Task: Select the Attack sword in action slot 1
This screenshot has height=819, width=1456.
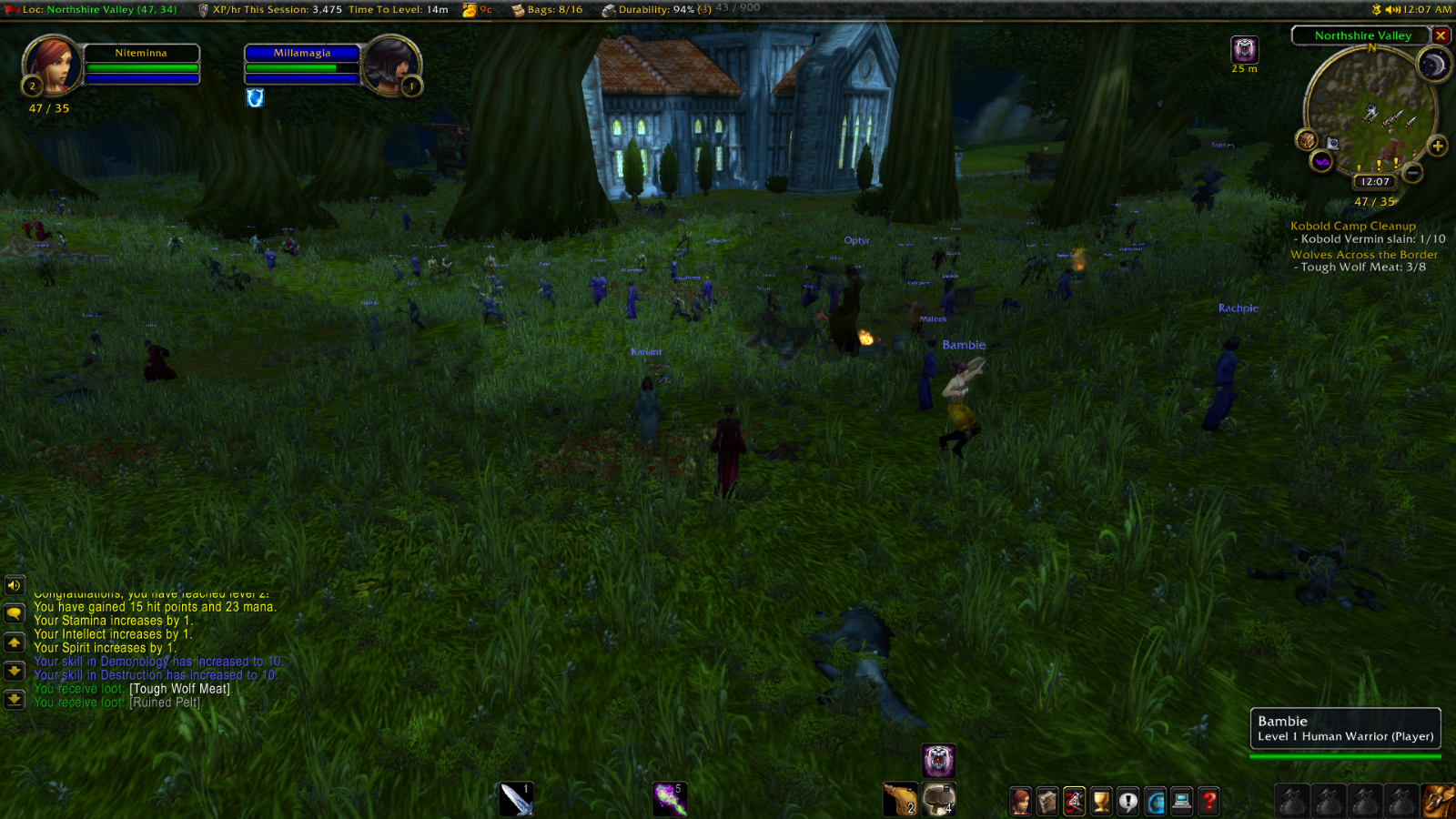Action: coord(516,798)
